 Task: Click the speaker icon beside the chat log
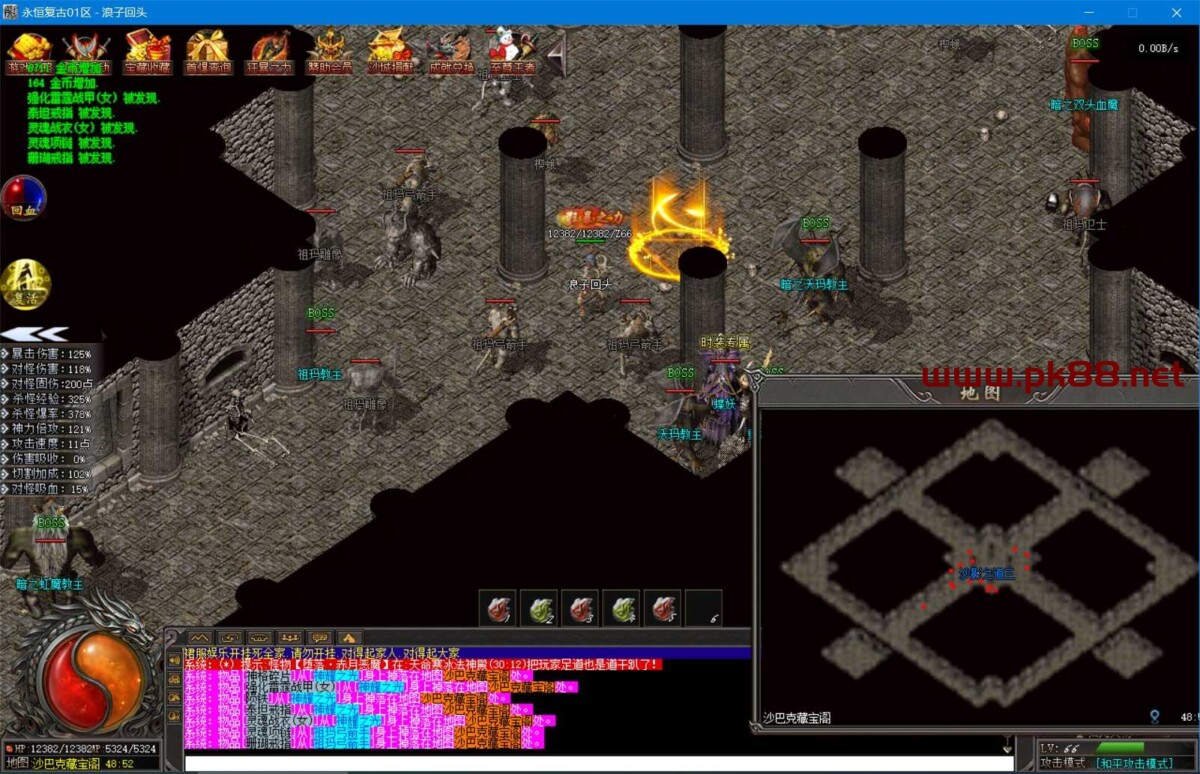[x=174, y=658]
